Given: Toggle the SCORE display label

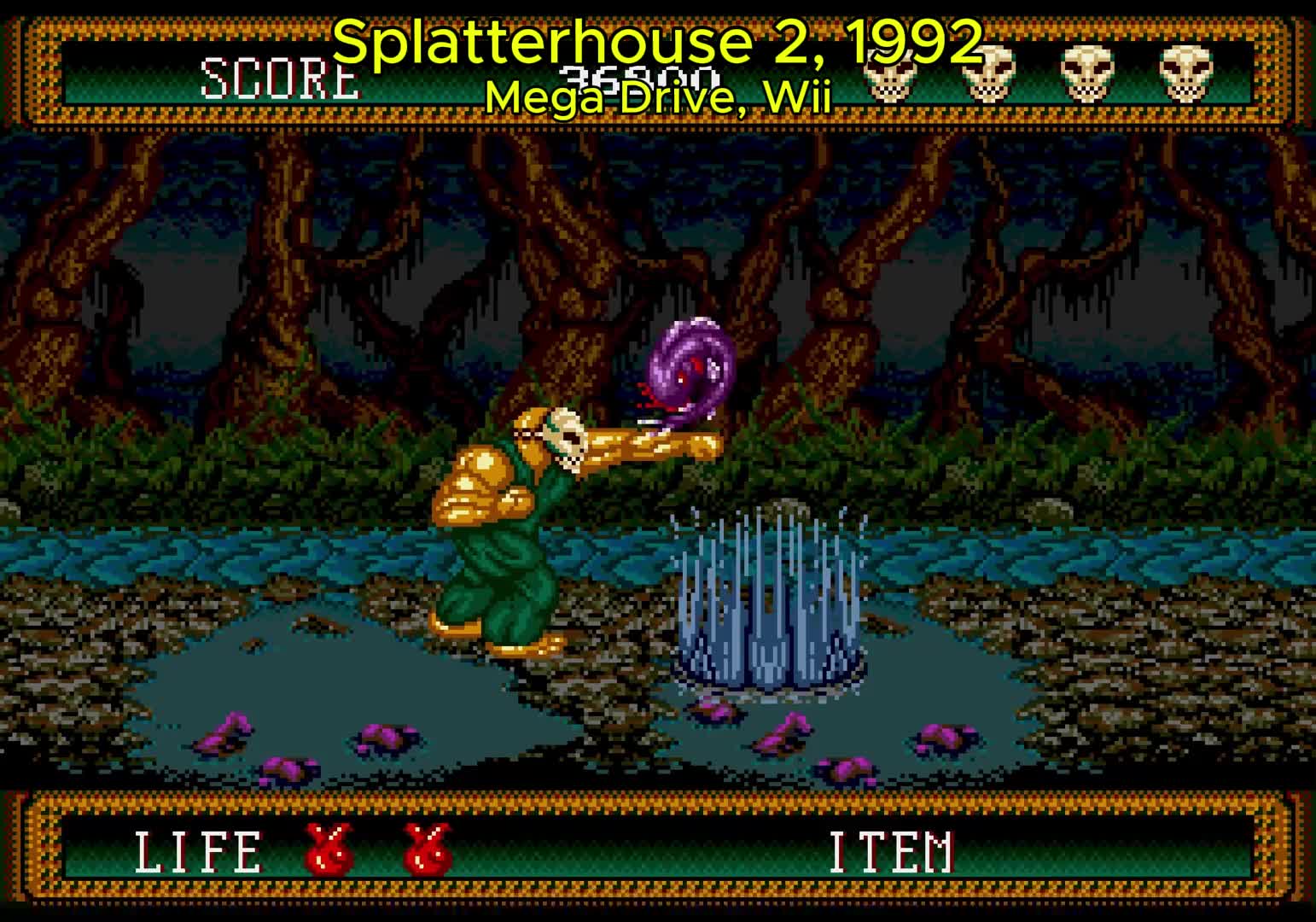Looking at the screenshot, I should (280, 79).
